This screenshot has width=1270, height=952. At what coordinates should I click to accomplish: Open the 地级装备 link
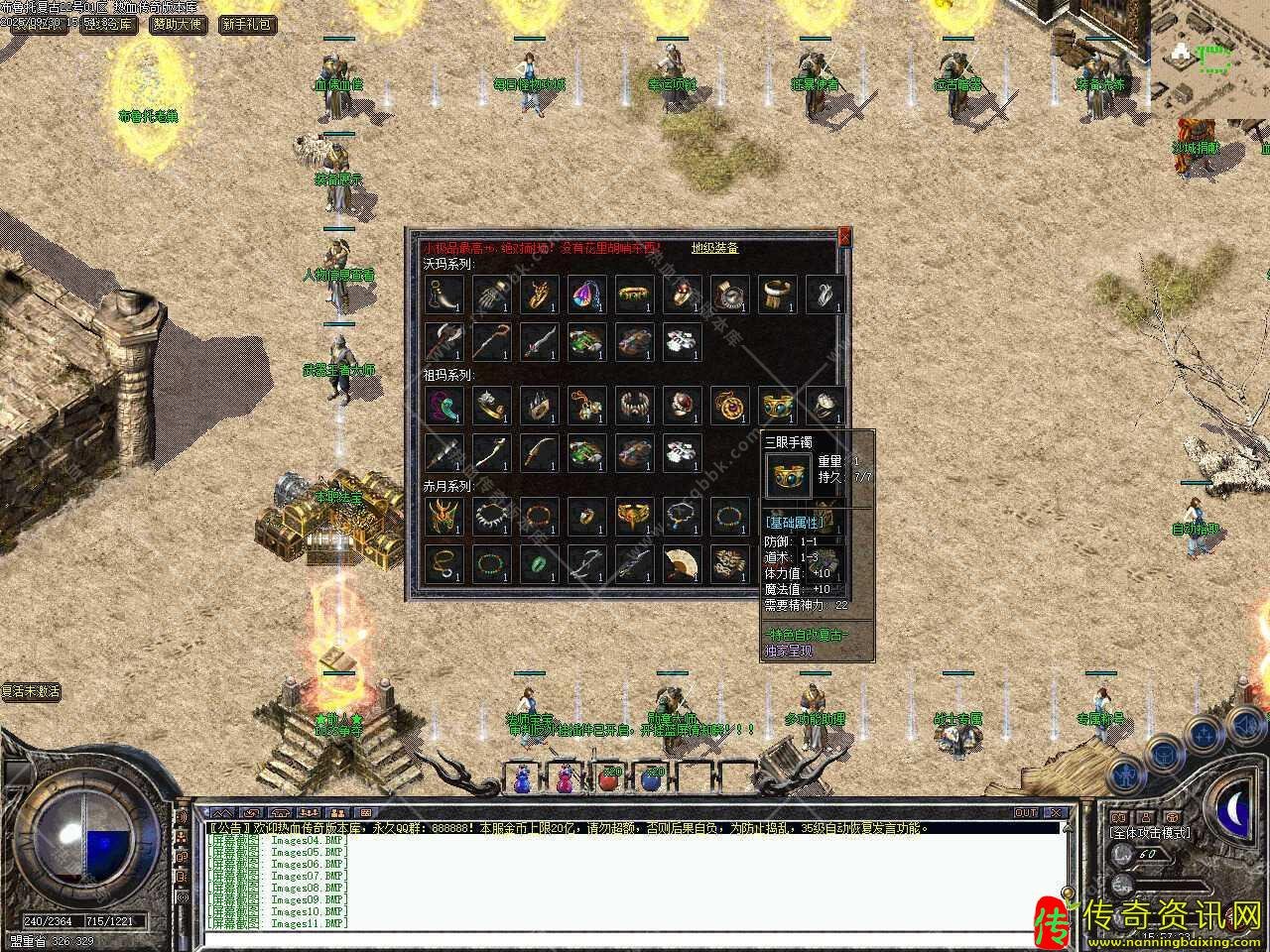714,249
